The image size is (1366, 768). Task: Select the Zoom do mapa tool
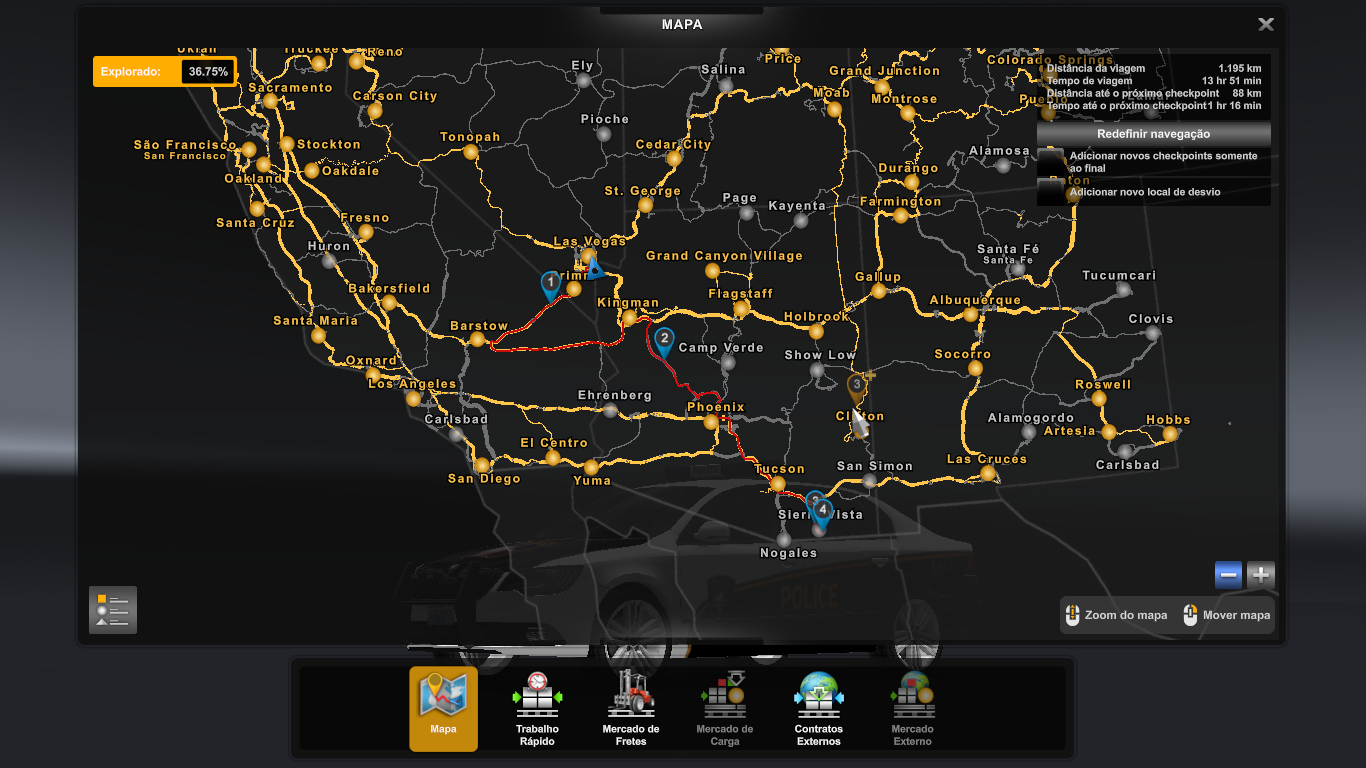click(1117, 615)
